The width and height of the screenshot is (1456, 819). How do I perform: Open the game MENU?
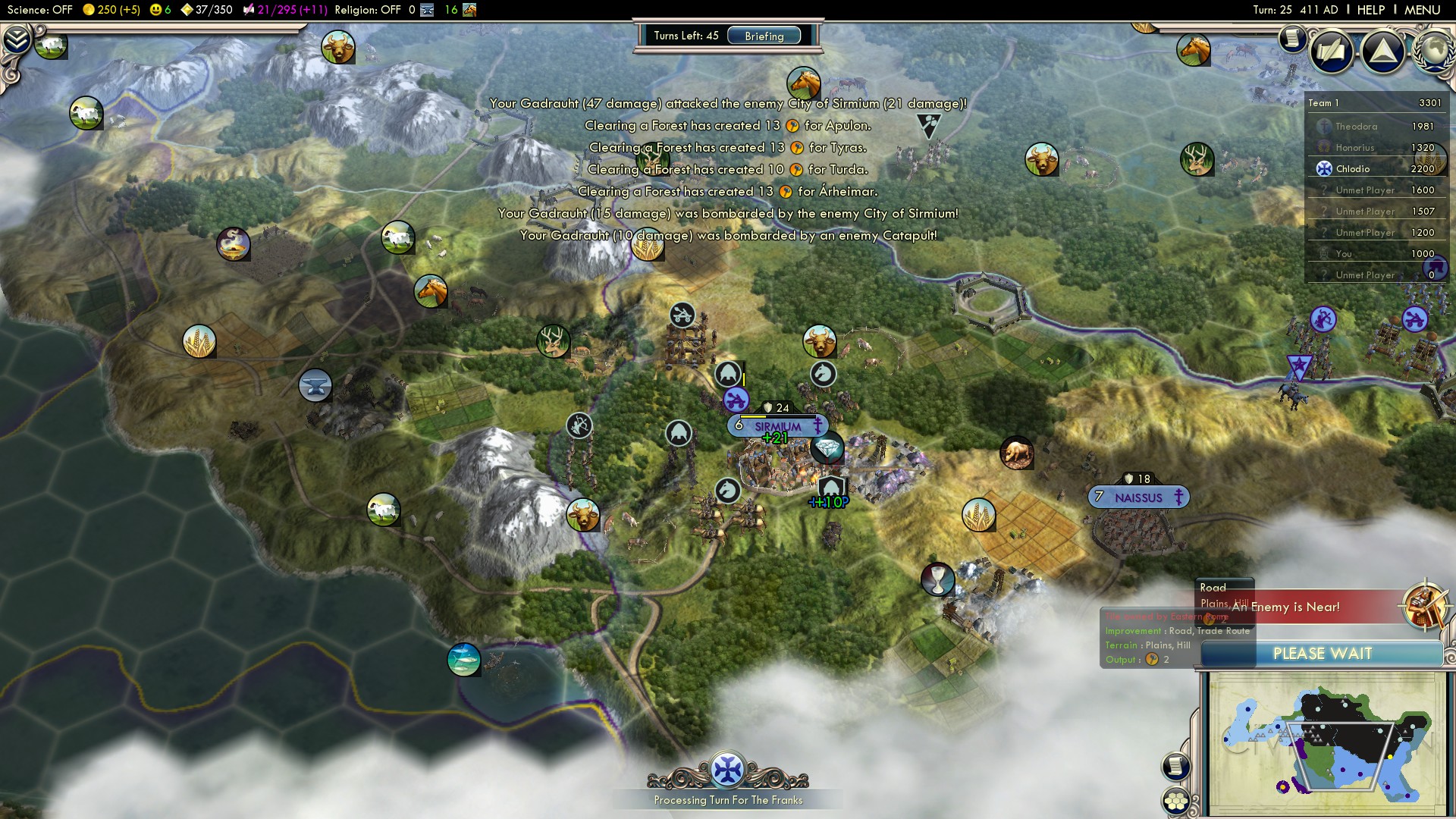tap(1422, 10)
